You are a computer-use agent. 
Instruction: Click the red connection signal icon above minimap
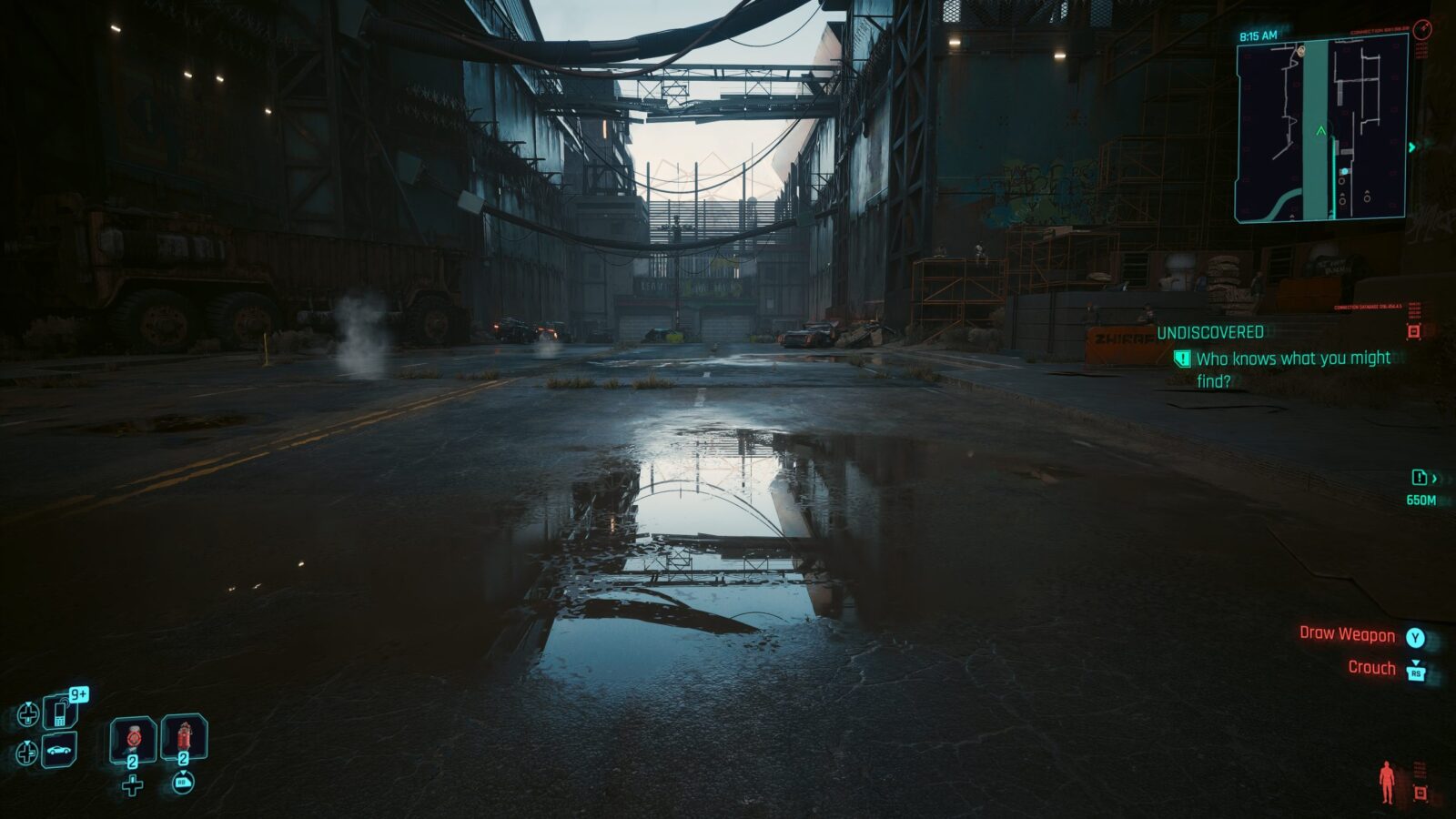point(1424,30)
